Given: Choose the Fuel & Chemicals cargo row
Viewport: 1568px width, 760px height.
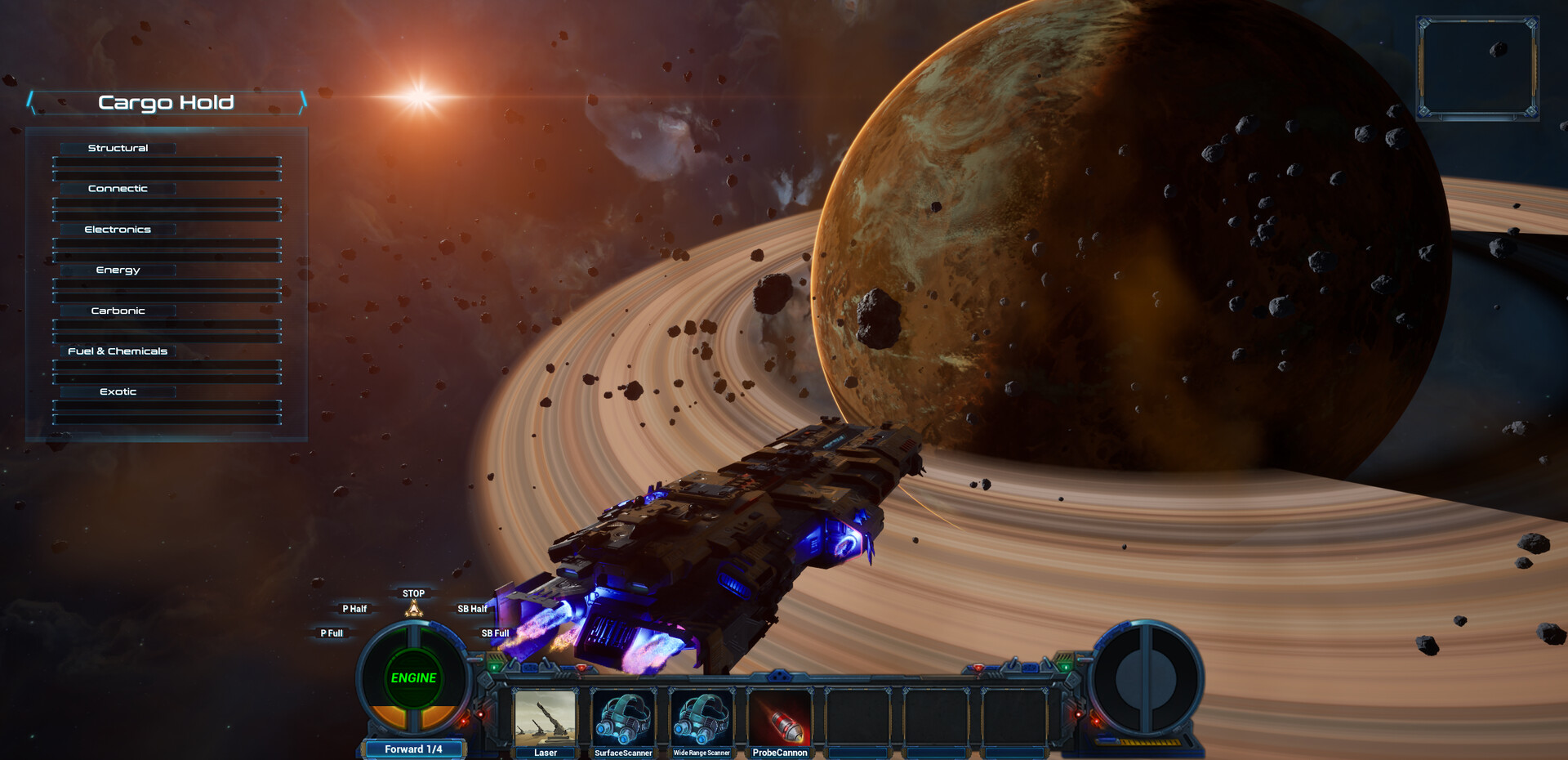Looking at the screenshot, I should (118, 351).
